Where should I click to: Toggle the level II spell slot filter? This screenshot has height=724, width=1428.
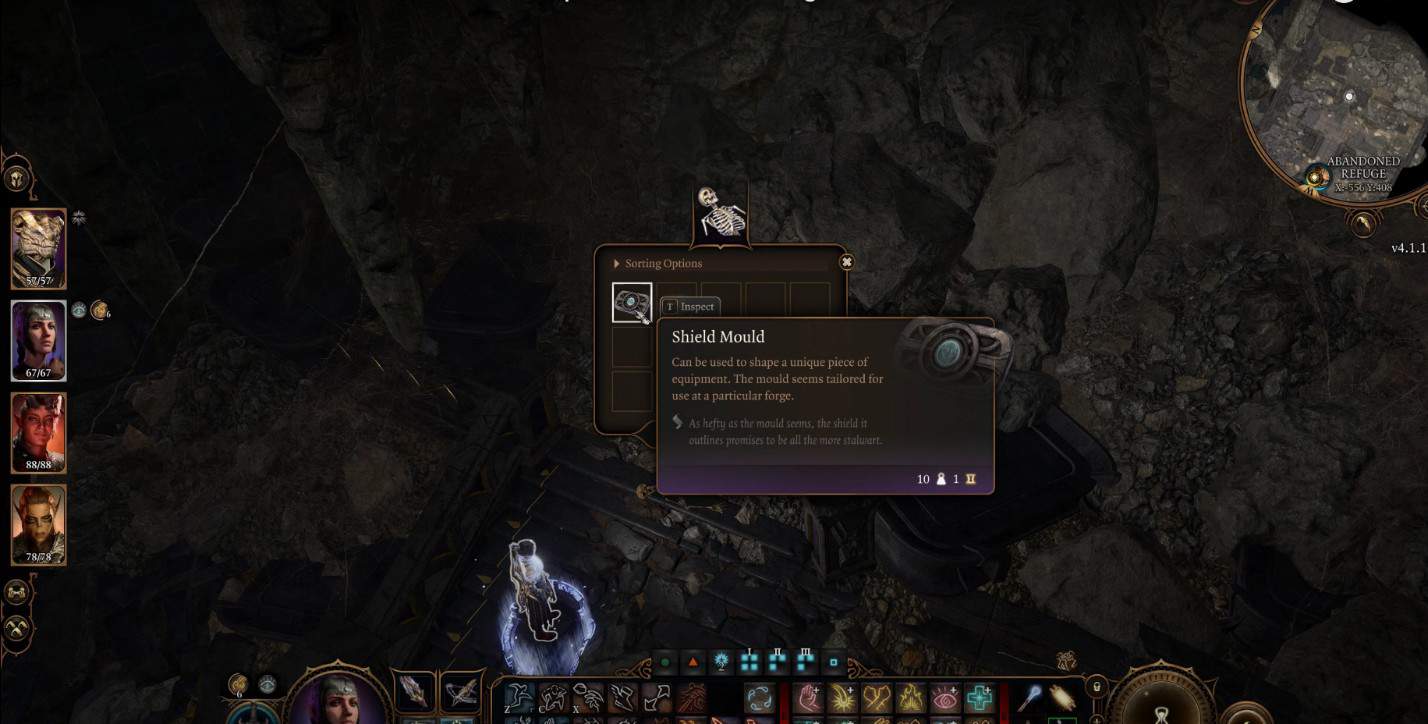(x=778, y=660)
